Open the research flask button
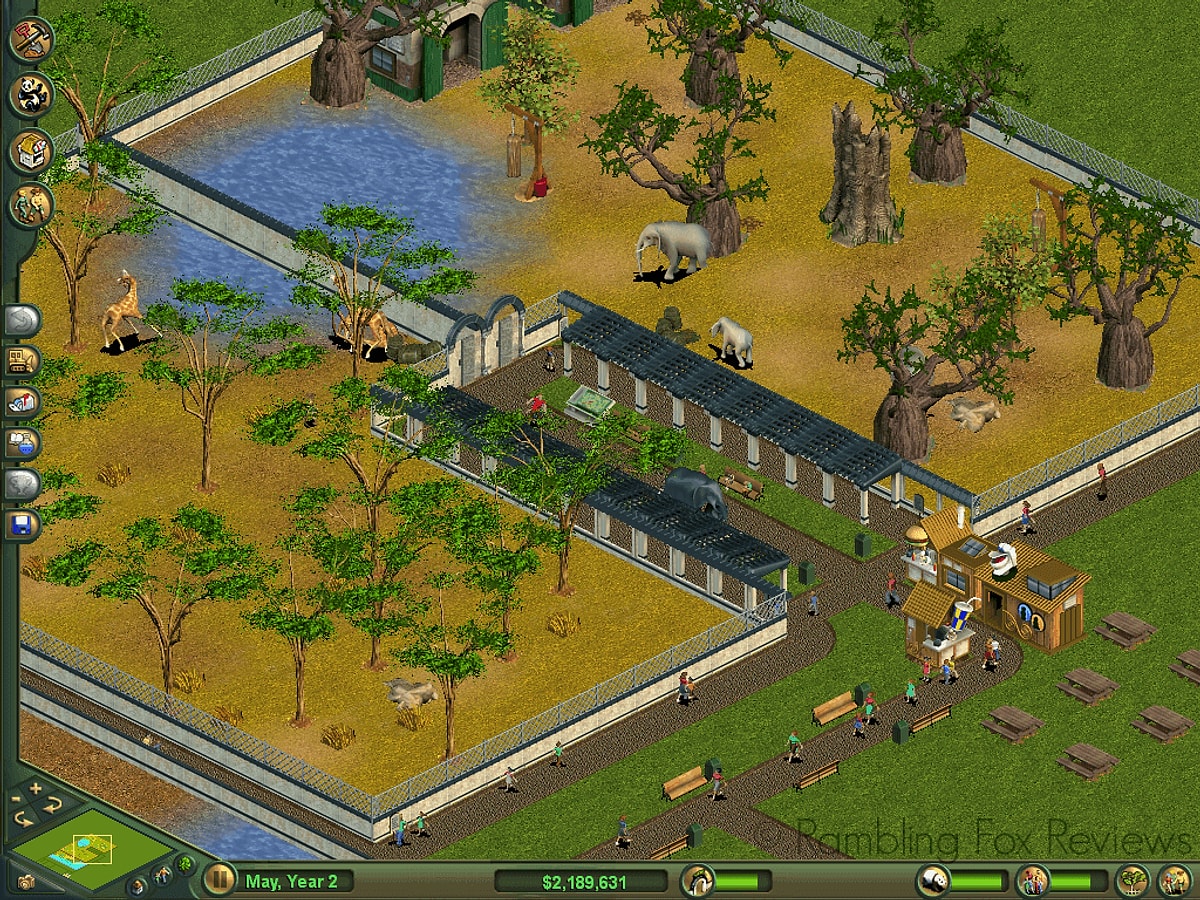The width and height of the screenshot is (1200, 900). (21, 443)
